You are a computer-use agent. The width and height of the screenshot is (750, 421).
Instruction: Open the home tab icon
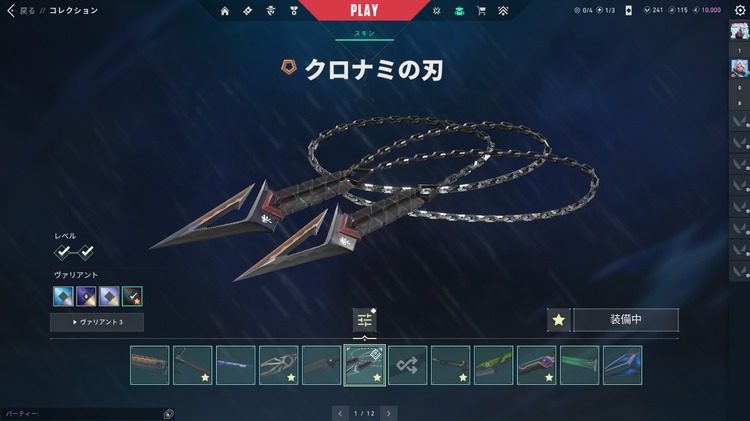click(x=225, y=10)
